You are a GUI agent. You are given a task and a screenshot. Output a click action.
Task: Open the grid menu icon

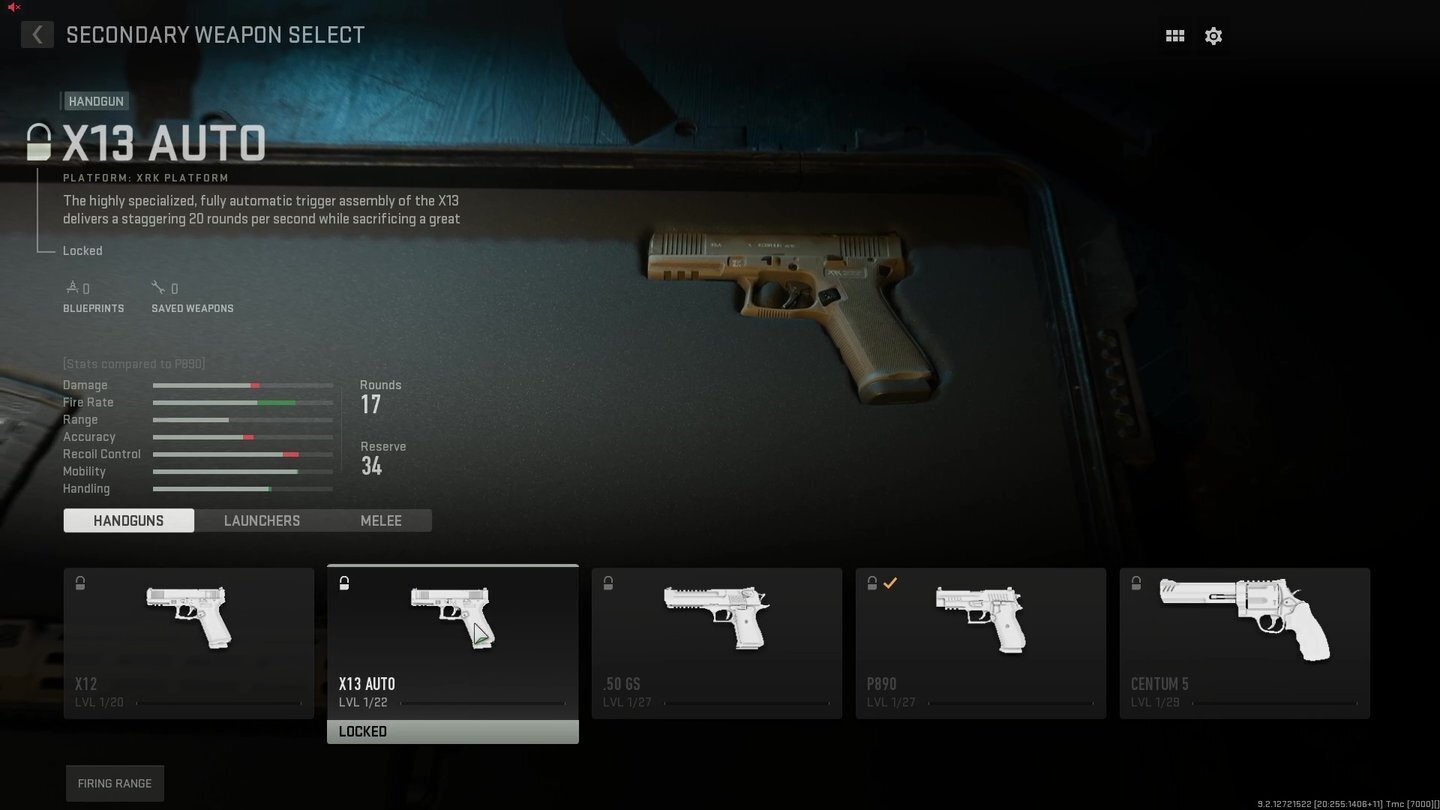click(x=1175, y=36)
